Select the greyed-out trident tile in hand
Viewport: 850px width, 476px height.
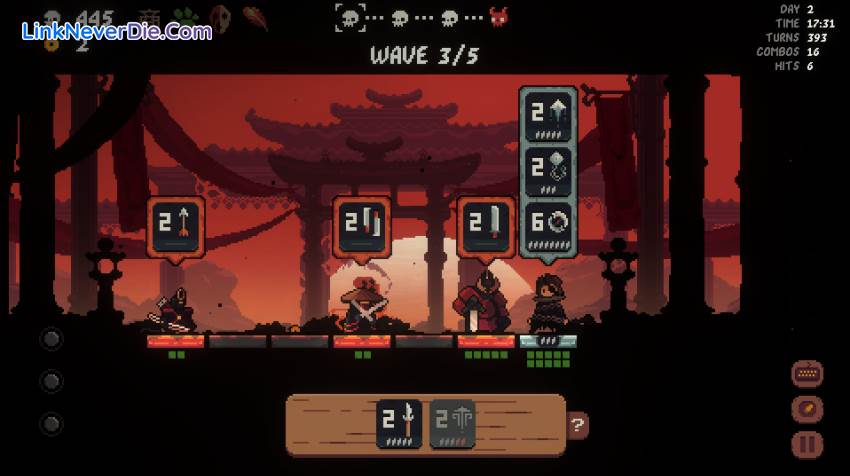click(x=452, y=424)
